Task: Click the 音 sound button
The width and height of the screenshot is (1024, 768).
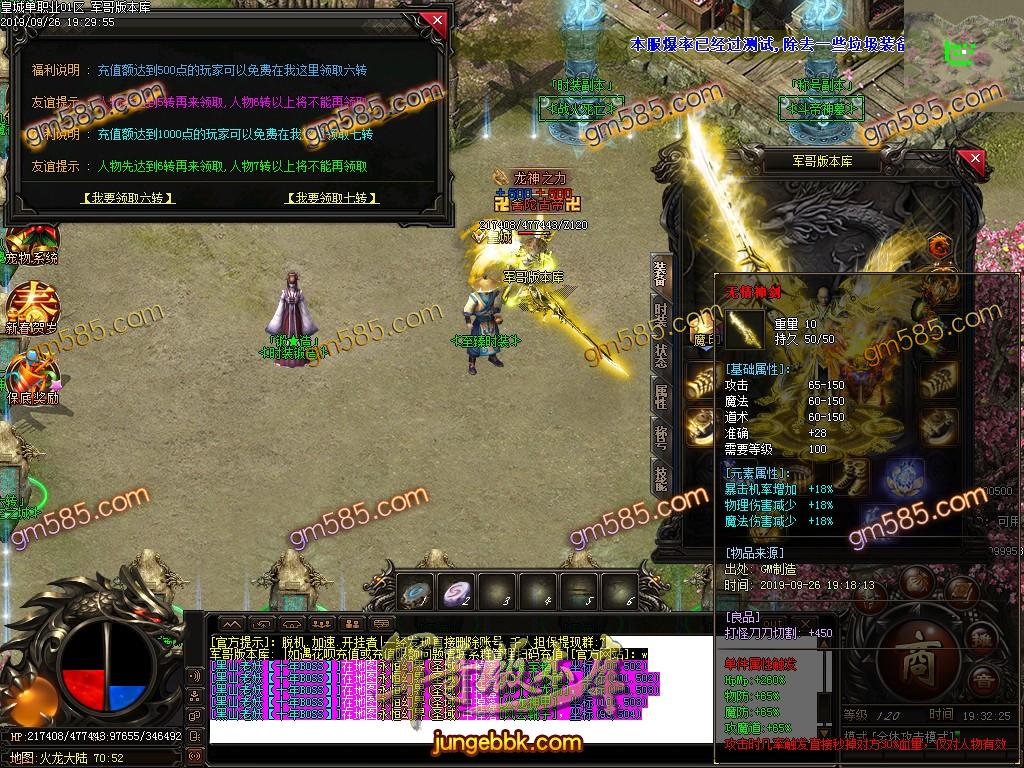Action: pos(985,682)
